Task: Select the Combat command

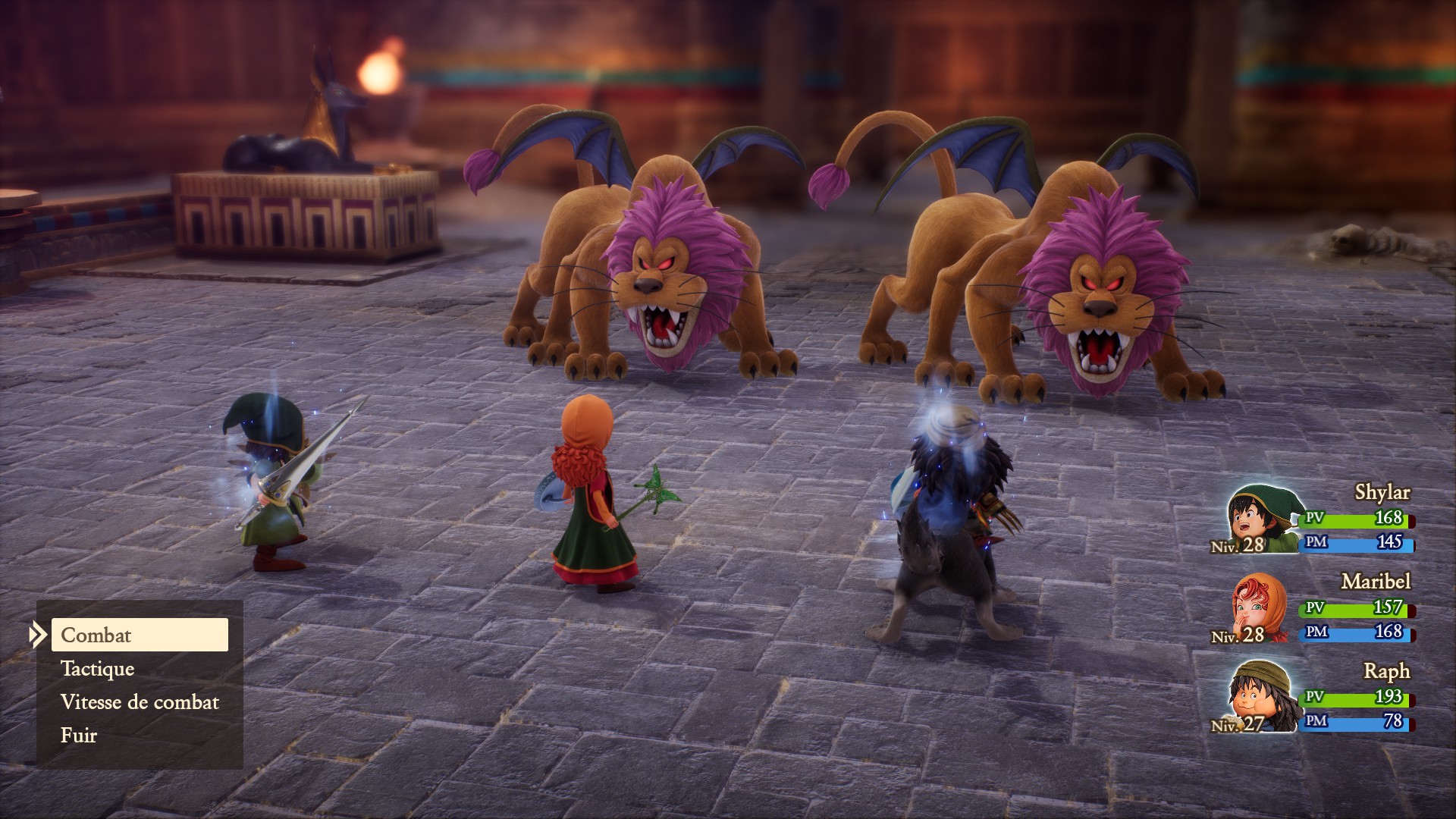Action: click(140, 635)
